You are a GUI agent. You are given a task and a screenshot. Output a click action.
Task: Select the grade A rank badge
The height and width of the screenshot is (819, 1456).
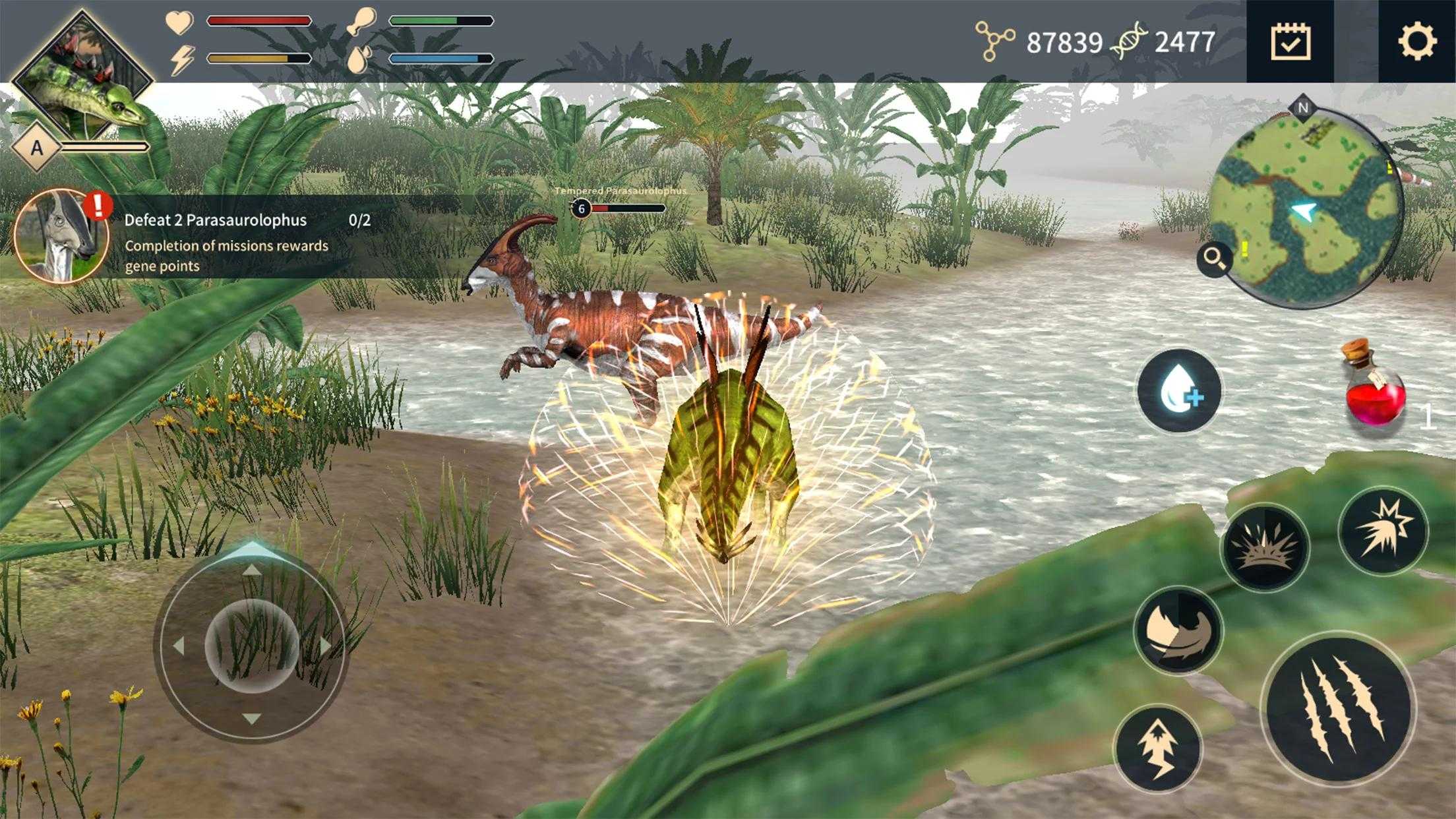click(x=37, y=147)
